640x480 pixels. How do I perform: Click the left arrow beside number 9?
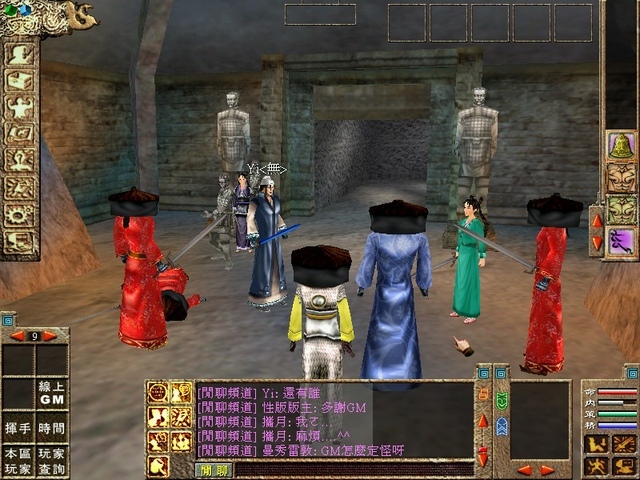[x=15, y=336]
